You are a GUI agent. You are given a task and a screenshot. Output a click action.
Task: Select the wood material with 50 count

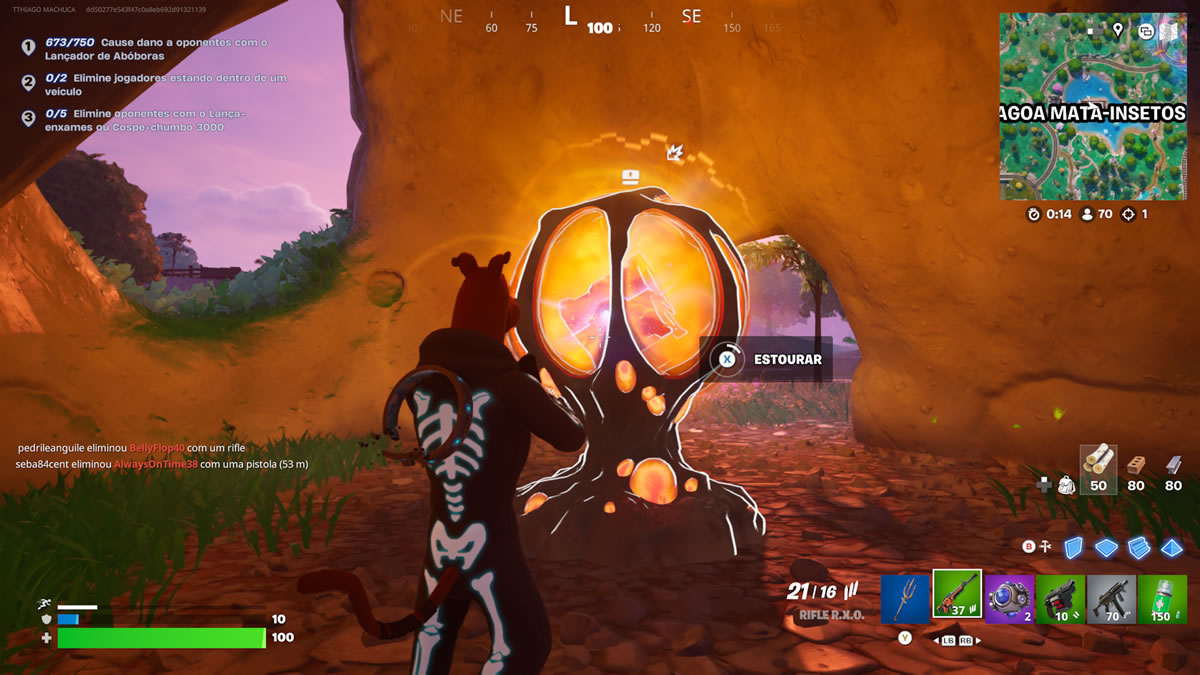click(1098, 466)
